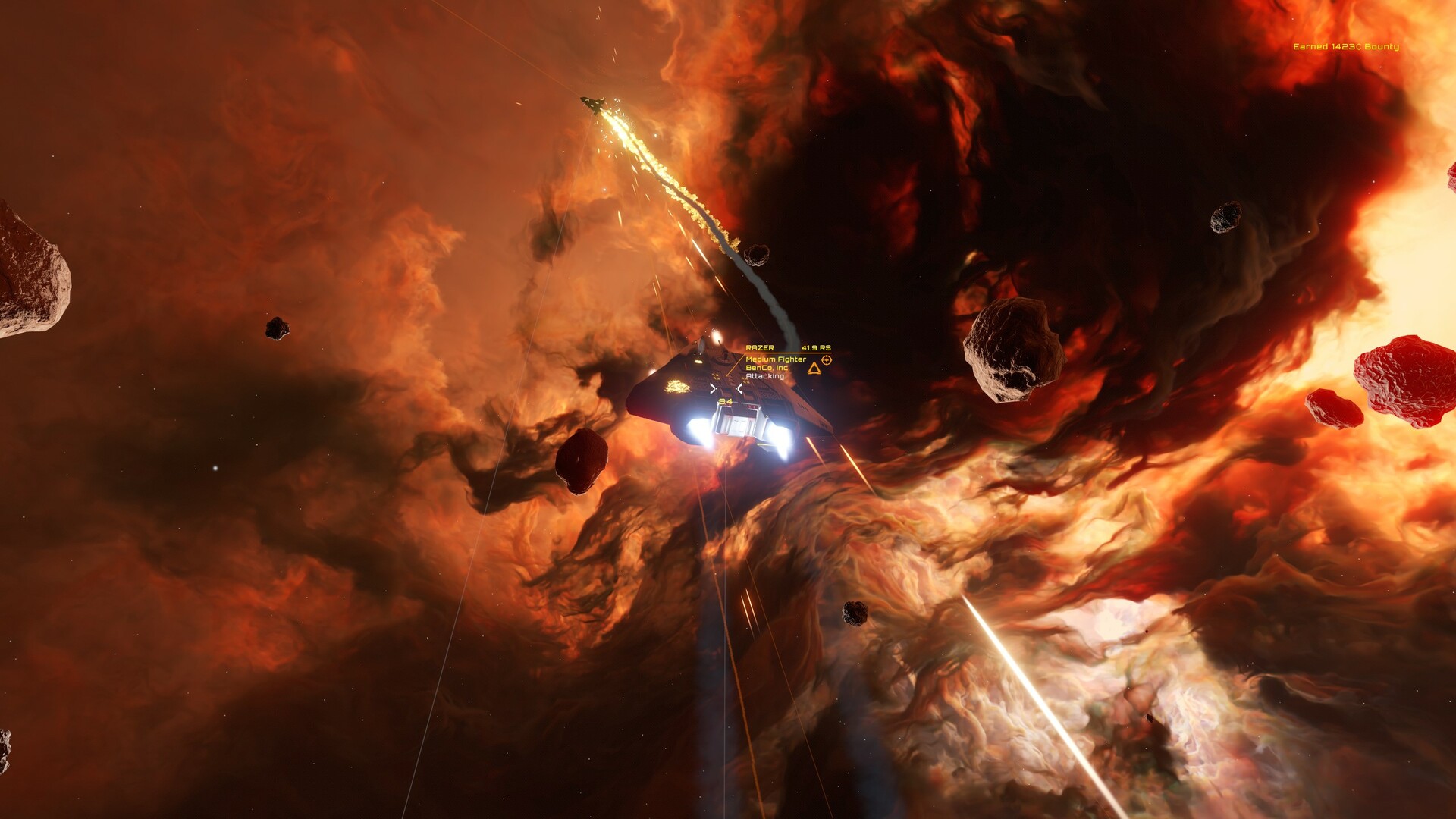Click the Medium Fighter classification text

[776, 359]
